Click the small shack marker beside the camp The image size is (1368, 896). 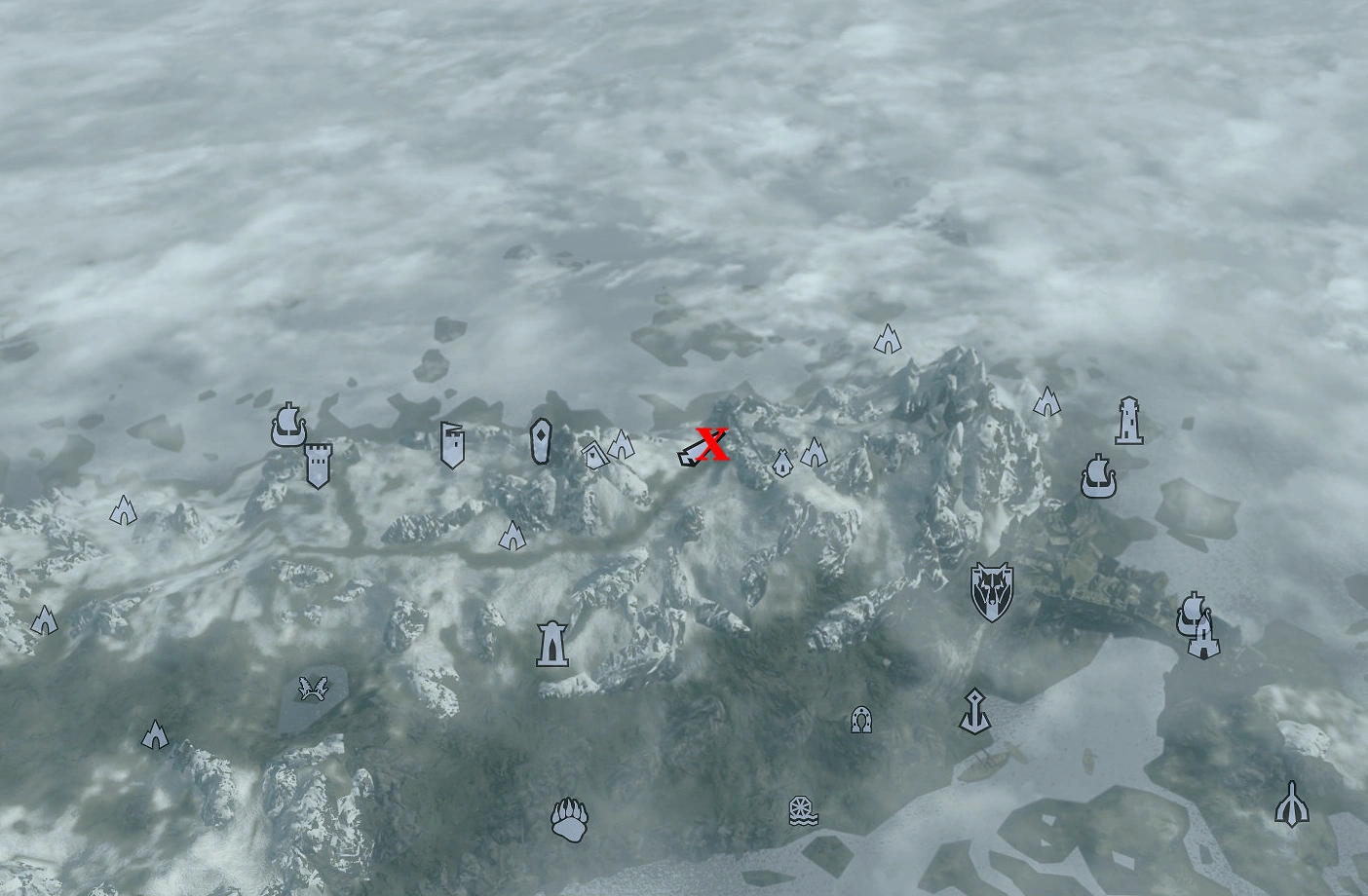pos(594,453)
